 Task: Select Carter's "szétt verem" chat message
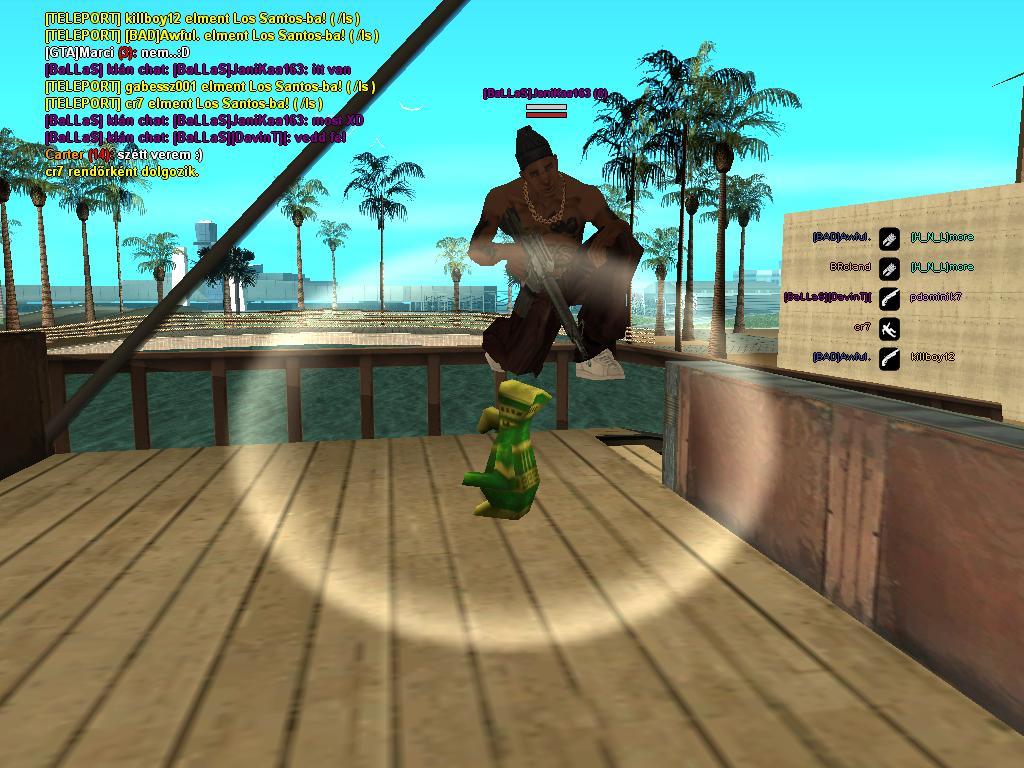pyautogui.click(x=124, y=155)
